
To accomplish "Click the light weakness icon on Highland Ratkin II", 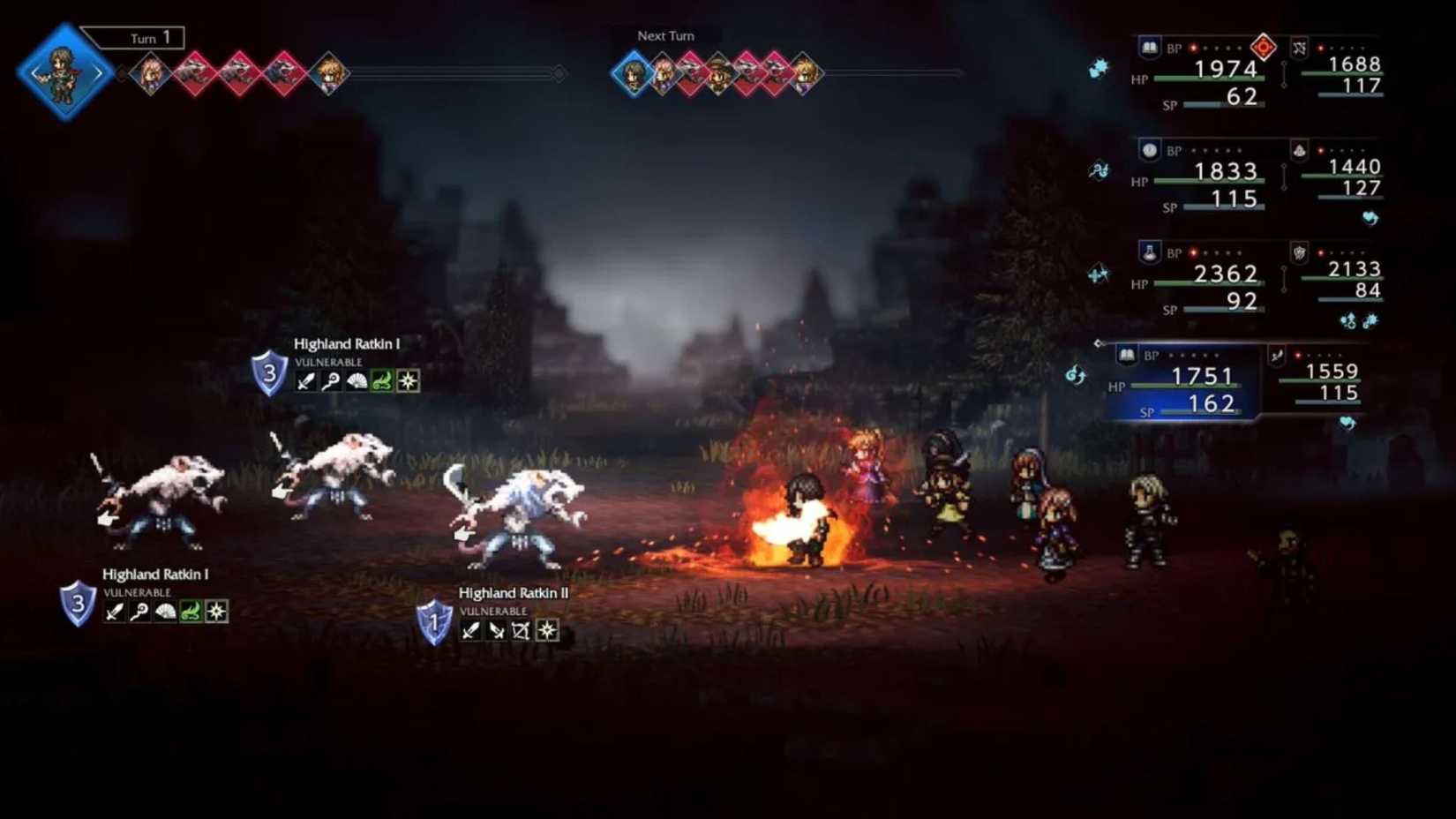I will tap(548, 632).
